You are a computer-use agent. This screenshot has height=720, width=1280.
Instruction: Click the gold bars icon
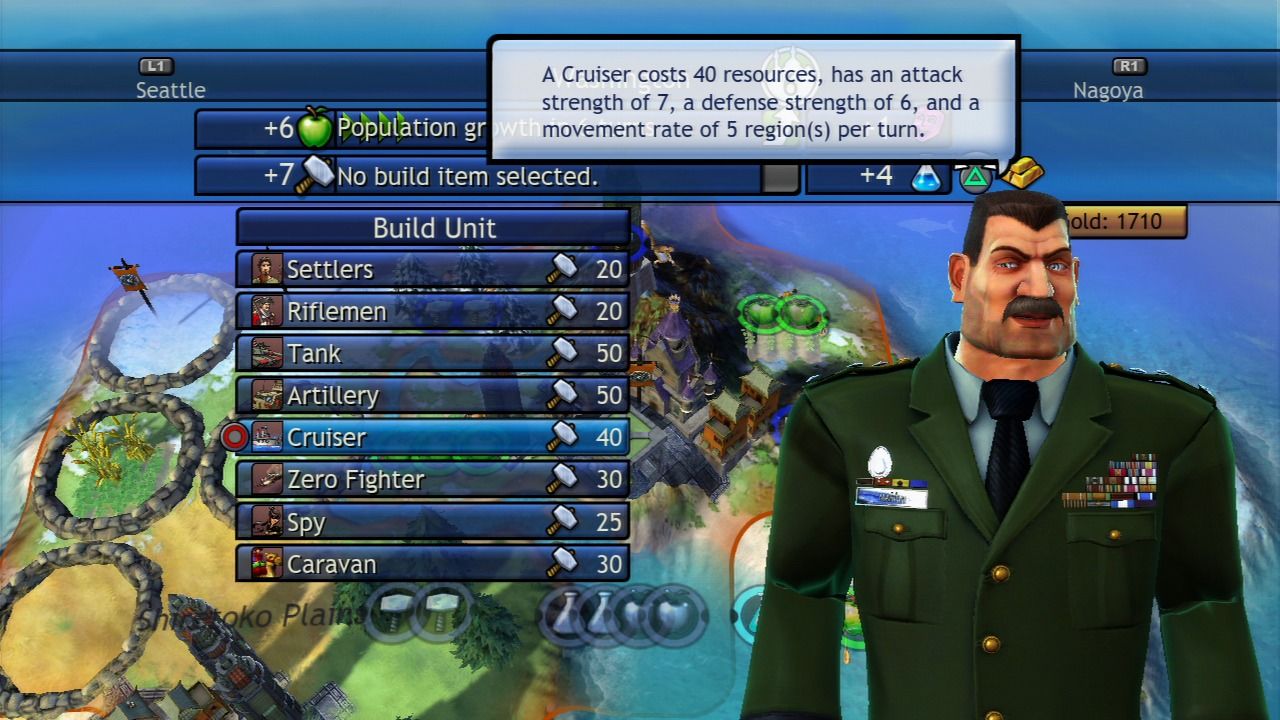point(1022,173)
